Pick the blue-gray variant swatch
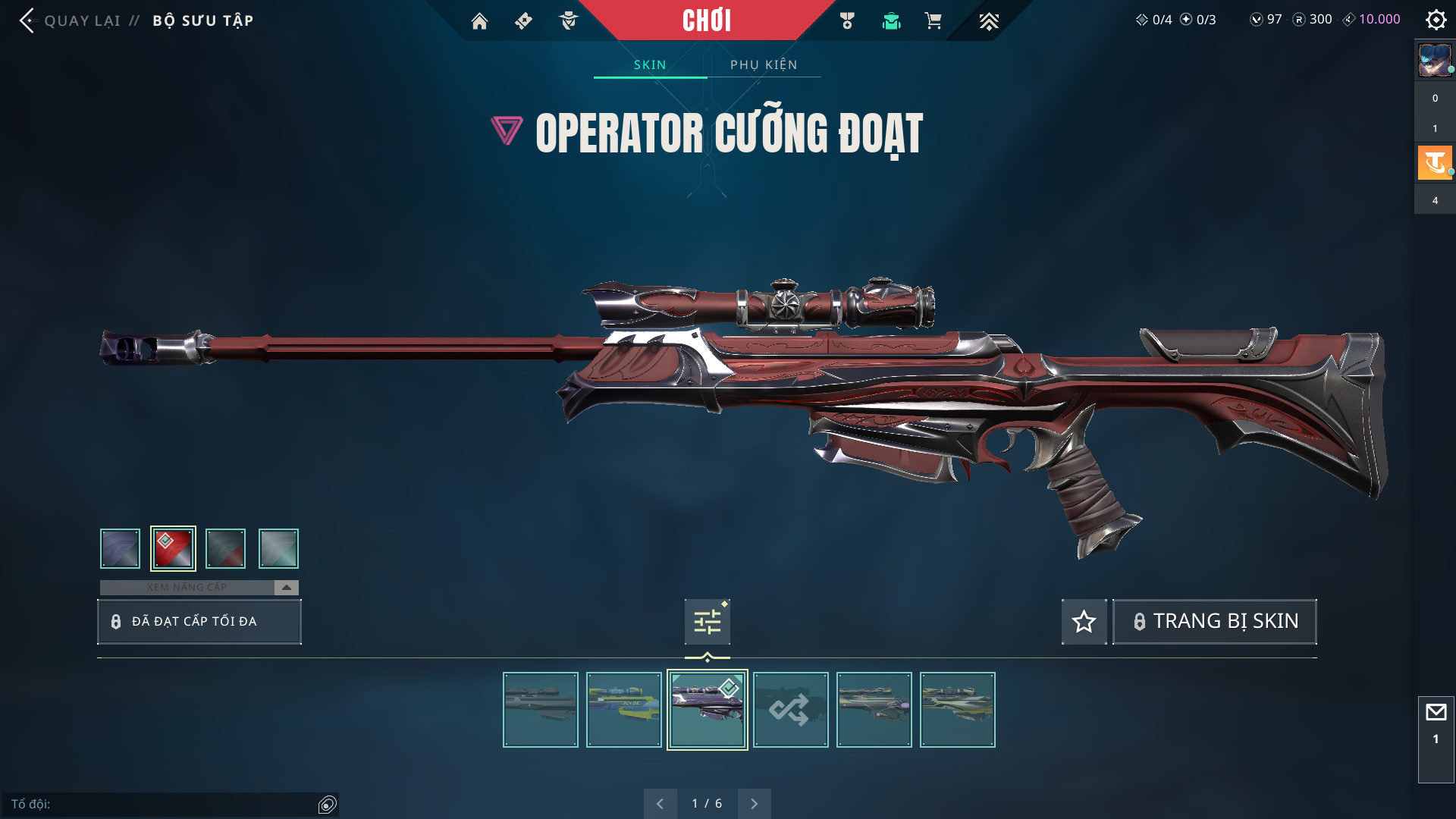This screenshot has height=819, width=1456. 120,548
